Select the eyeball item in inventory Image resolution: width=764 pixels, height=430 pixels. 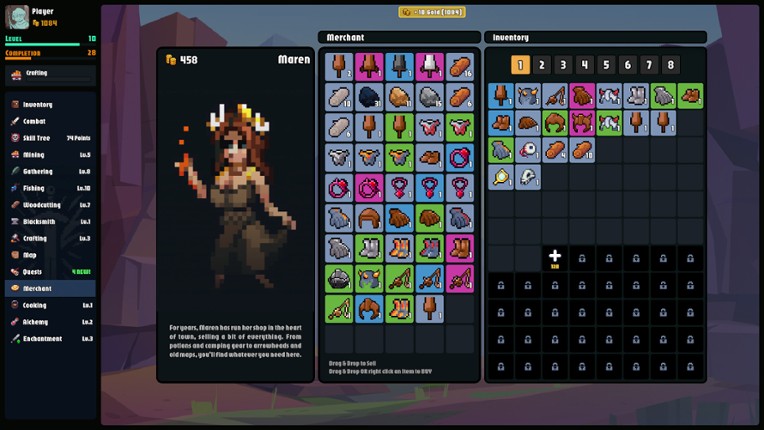point(528,150)
